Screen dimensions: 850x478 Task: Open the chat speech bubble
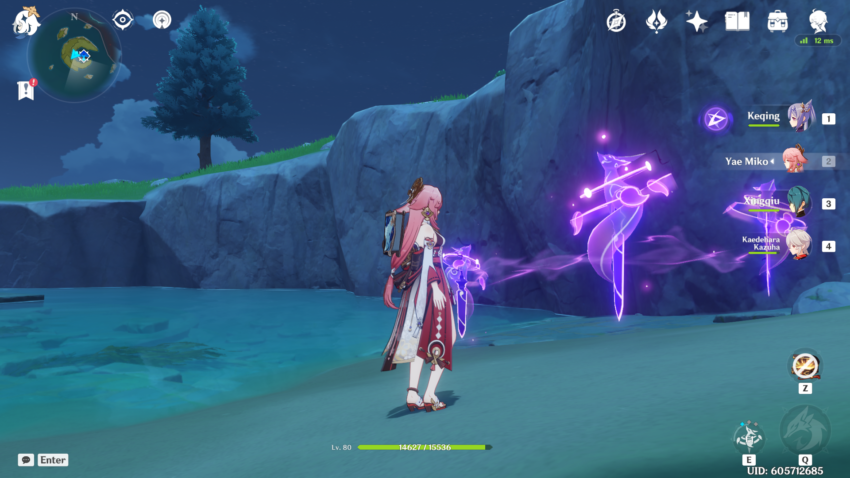pos(25,460)
